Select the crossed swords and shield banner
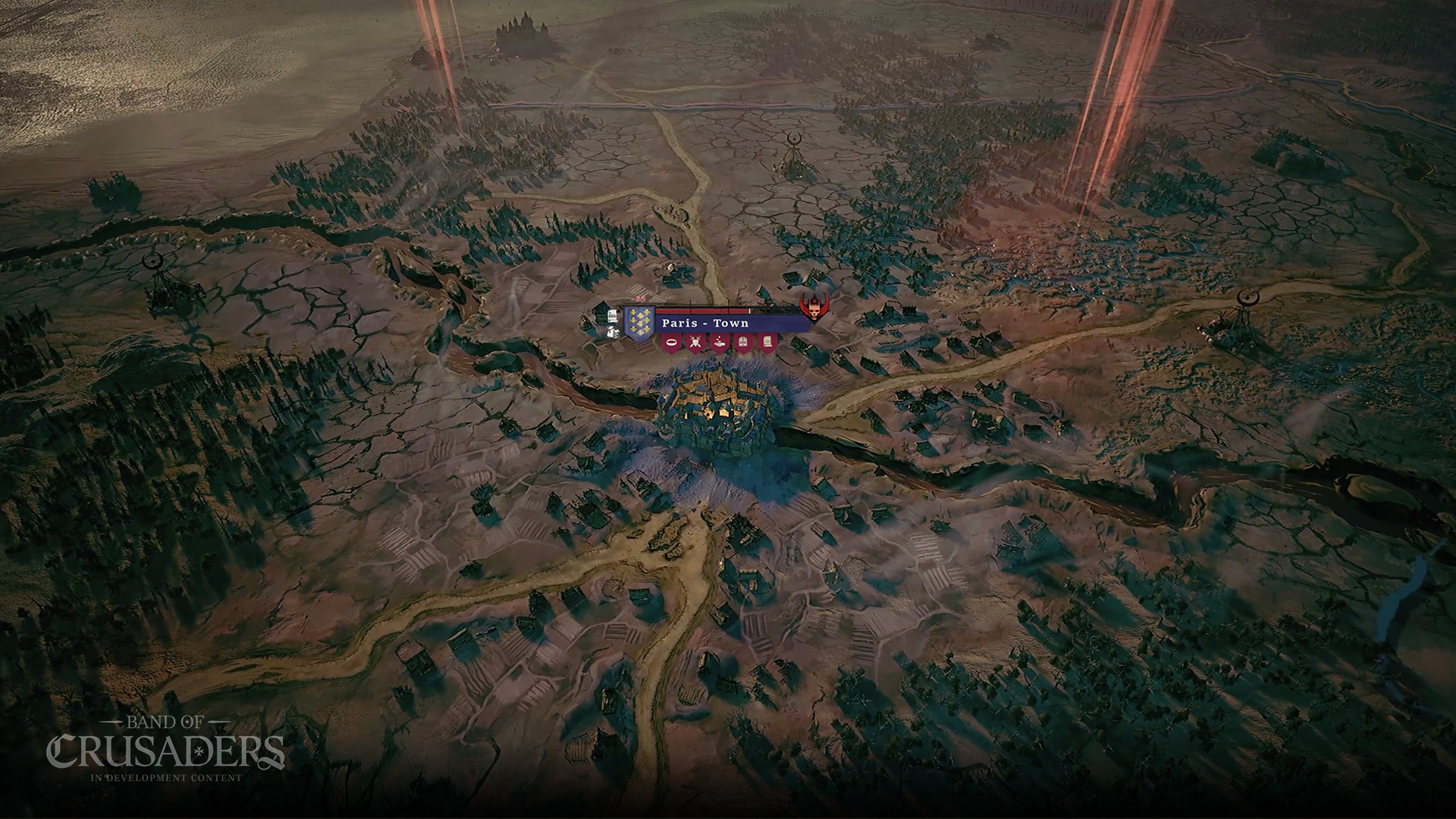The image size is (1456, 819). tap(695, 343)
